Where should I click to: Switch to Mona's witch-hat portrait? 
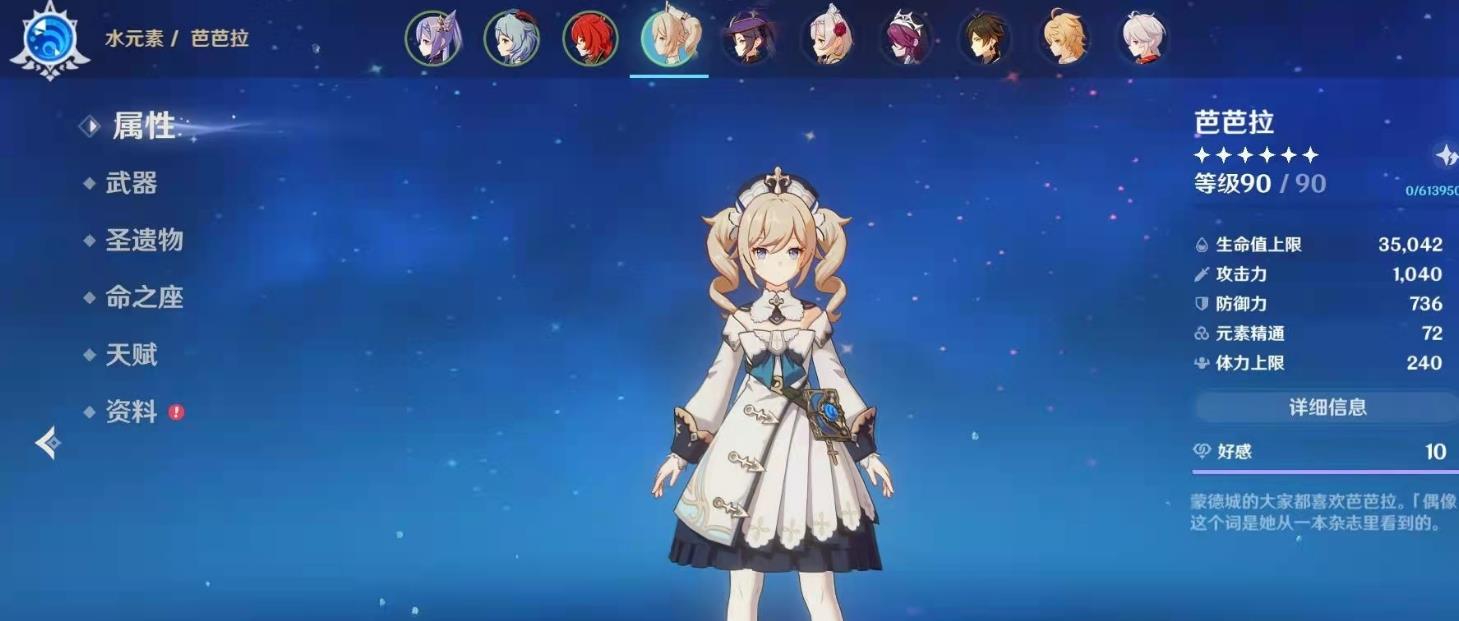click(748, 39)
